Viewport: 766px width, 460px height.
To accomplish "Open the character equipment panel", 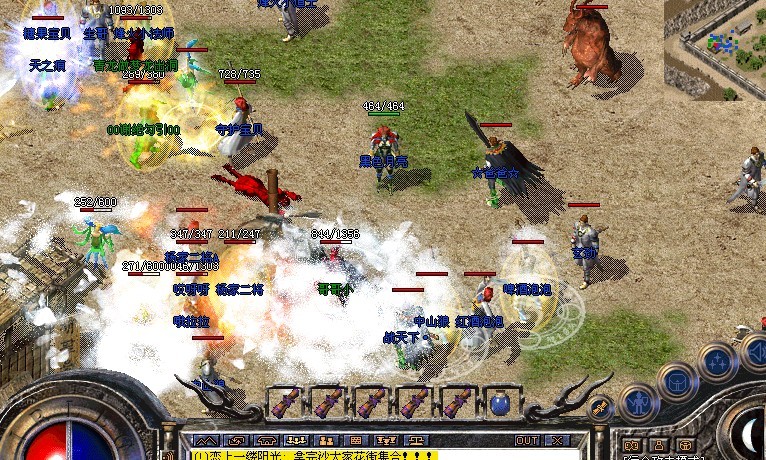I will click(x=637, y=402).
